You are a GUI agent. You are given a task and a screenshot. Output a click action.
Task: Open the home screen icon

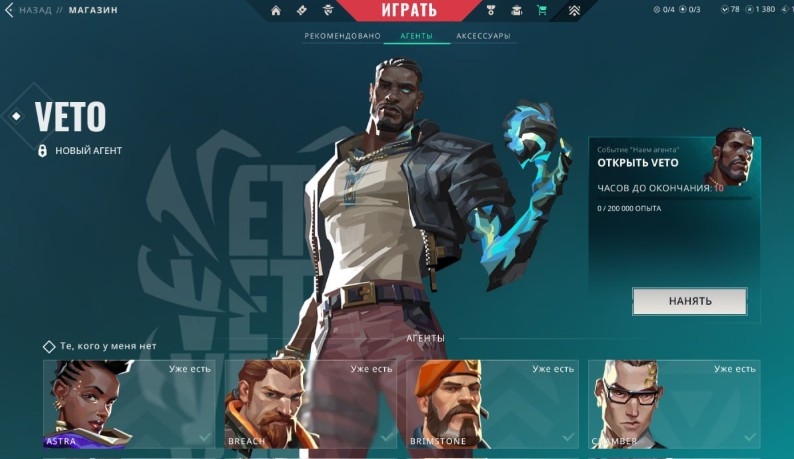click(276, 11)
